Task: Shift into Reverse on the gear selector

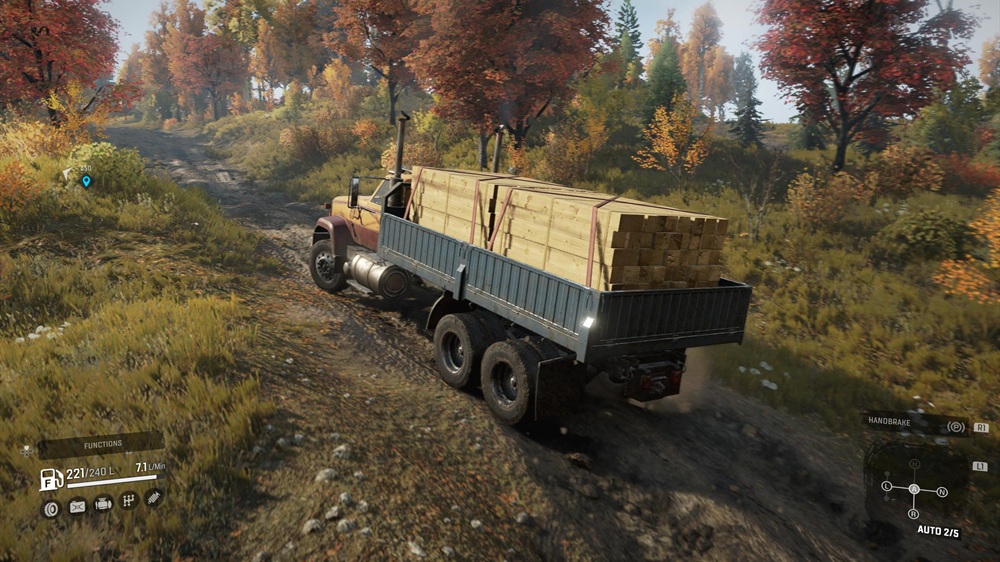Action: pos(913,514)
